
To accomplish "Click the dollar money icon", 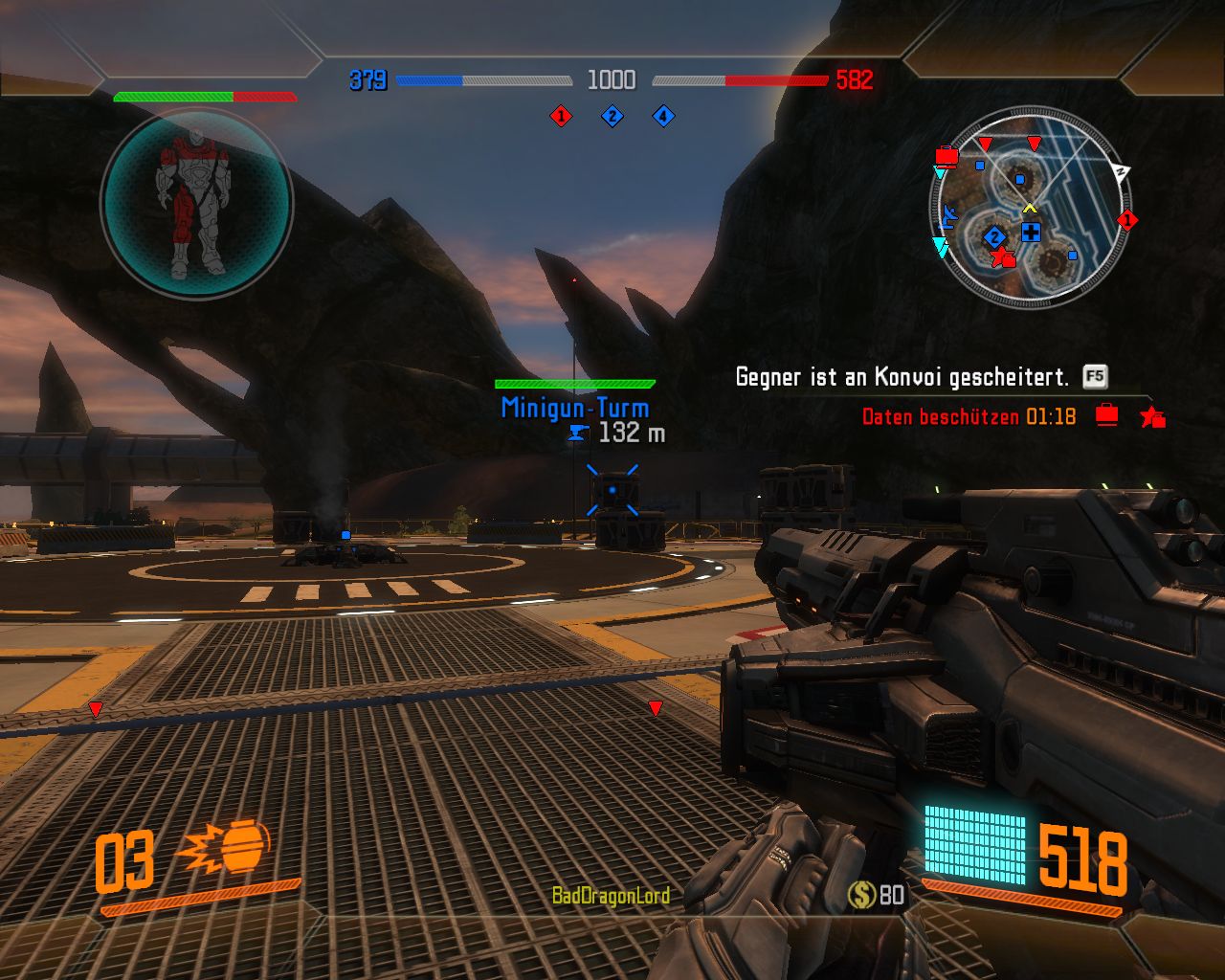I will pyautogui.click(x=861, y=895).
